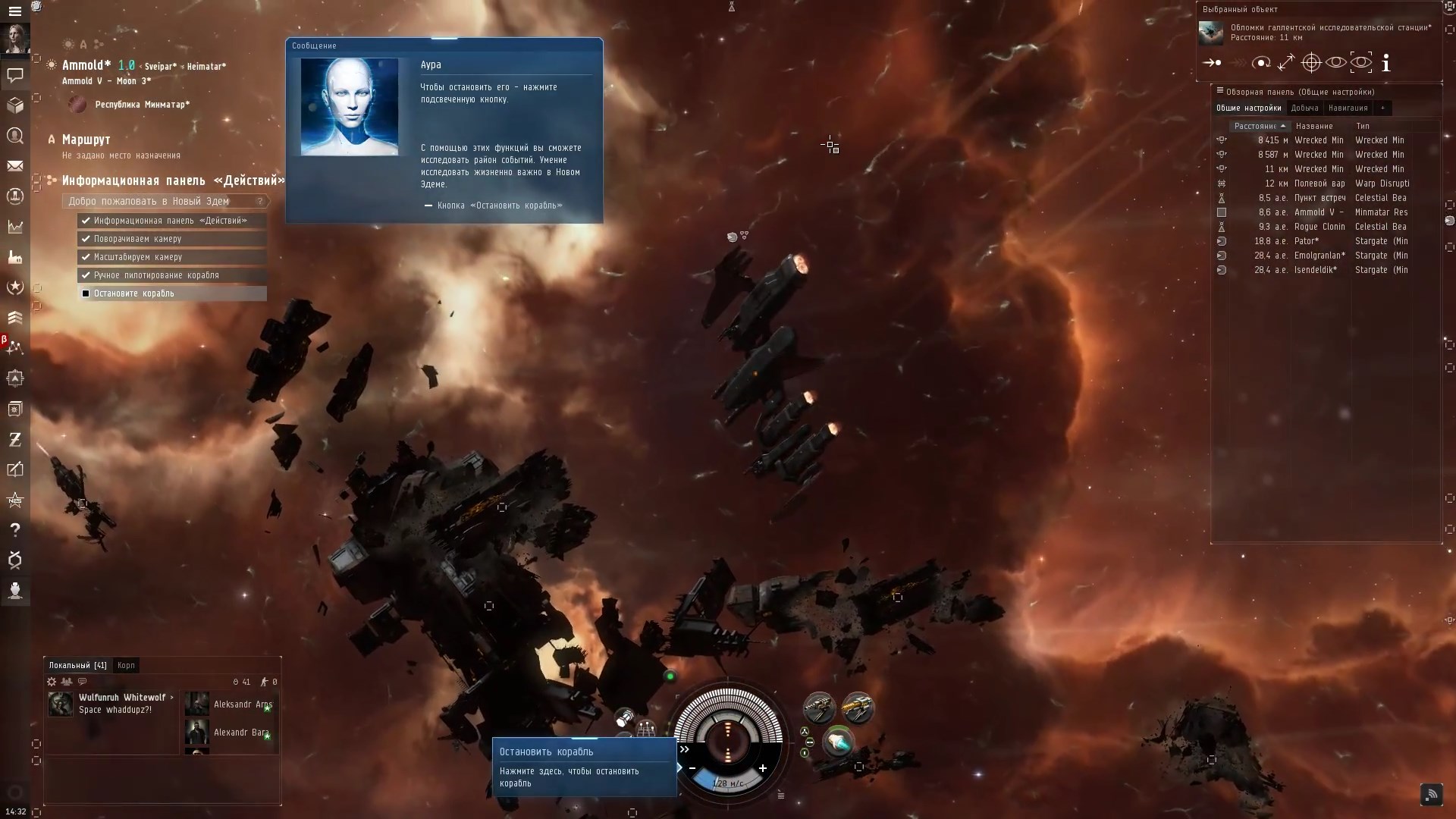Open the overview panel hamburger menu
Image resolution: width=1456 pixels, height=819 pixels.
click(x=1219, y=91)
